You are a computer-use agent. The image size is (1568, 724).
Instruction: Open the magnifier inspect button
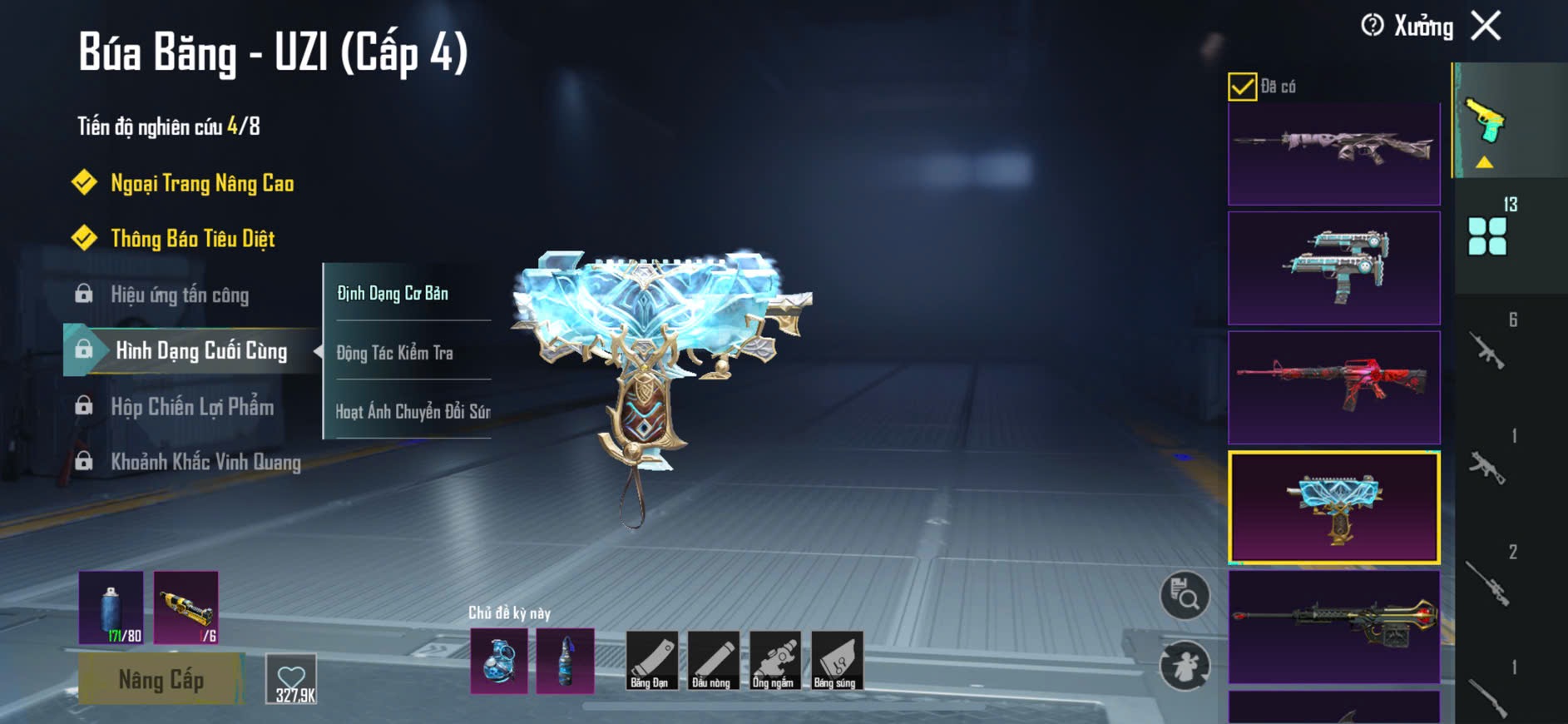tap(1185, 596)
